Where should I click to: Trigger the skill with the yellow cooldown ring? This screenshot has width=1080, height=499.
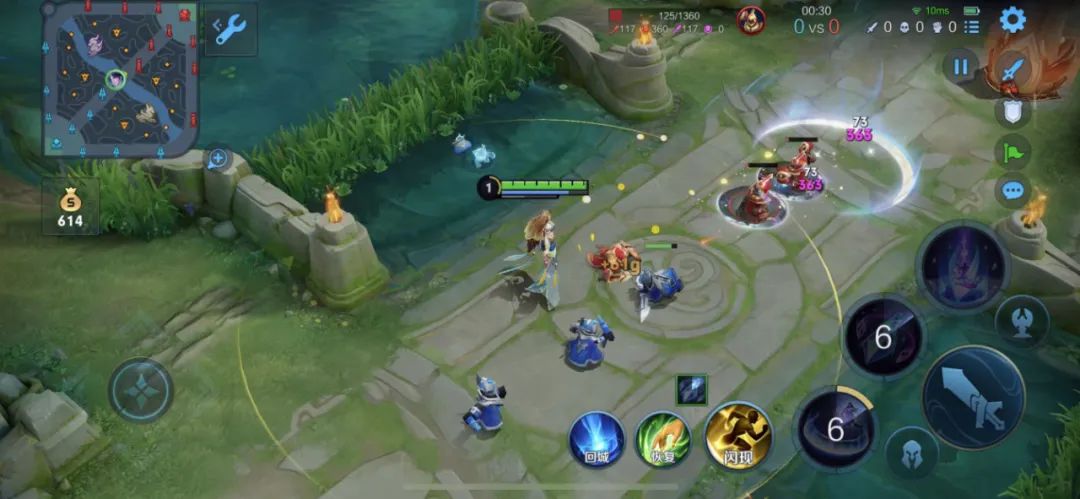pyautogui.click(x=835, y=429)
